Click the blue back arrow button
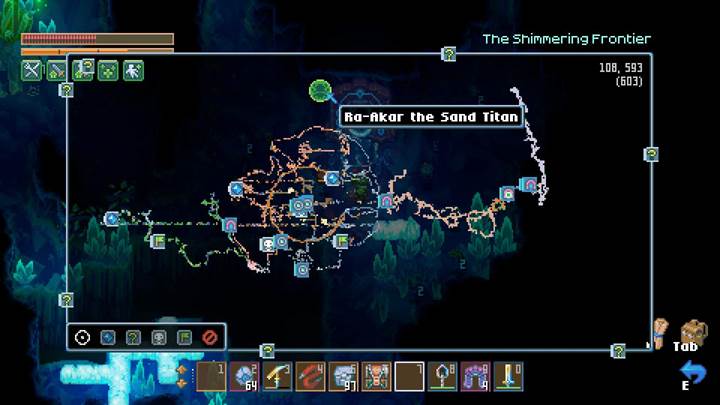720x405 pixels. [693, 372]
